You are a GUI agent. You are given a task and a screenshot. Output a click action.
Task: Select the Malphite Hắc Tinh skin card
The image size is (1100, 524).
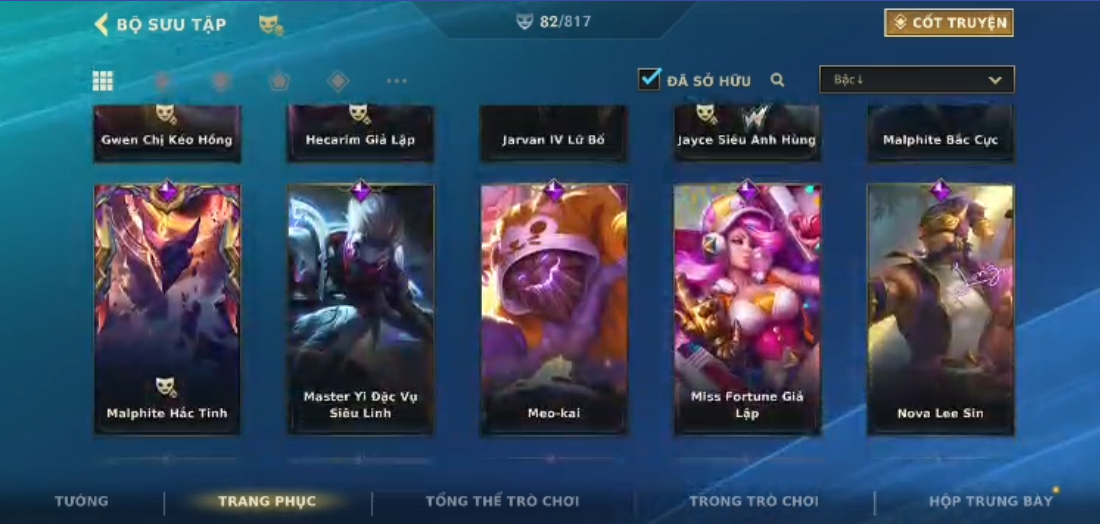pyautogui.click(x=167, y=309)
